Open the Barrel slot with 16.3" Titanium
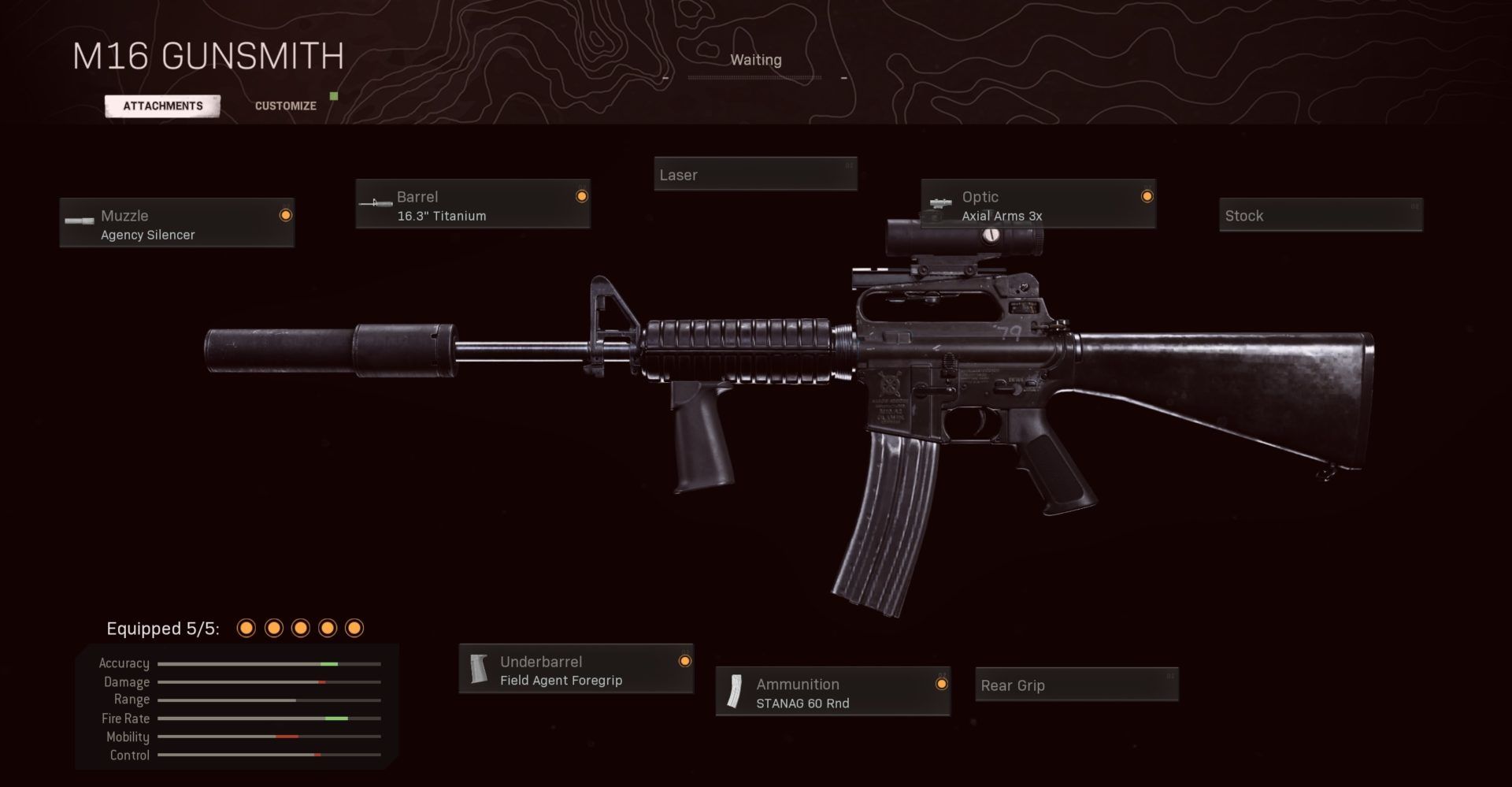 click(x=472, y=205)
